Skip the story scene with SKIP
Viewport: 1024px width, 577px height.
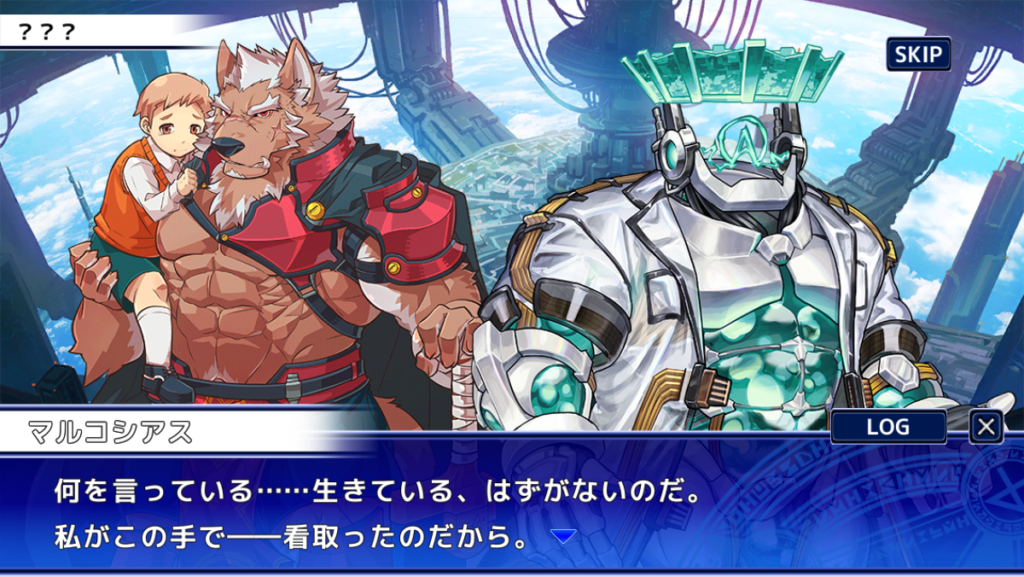pyautogui.click(x=918, y=54)
